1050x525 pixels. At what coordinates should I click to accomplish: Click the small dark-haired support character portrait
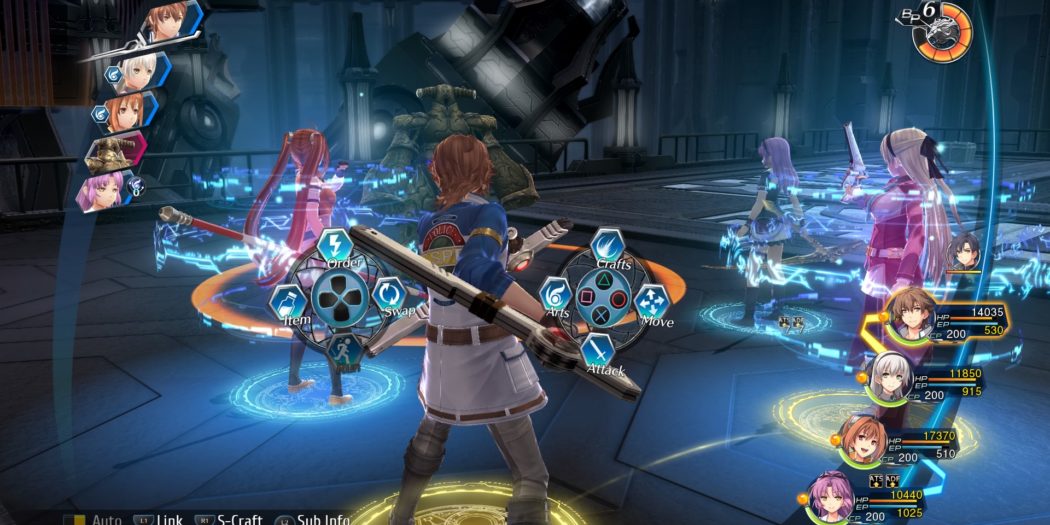tap(964, 251)
